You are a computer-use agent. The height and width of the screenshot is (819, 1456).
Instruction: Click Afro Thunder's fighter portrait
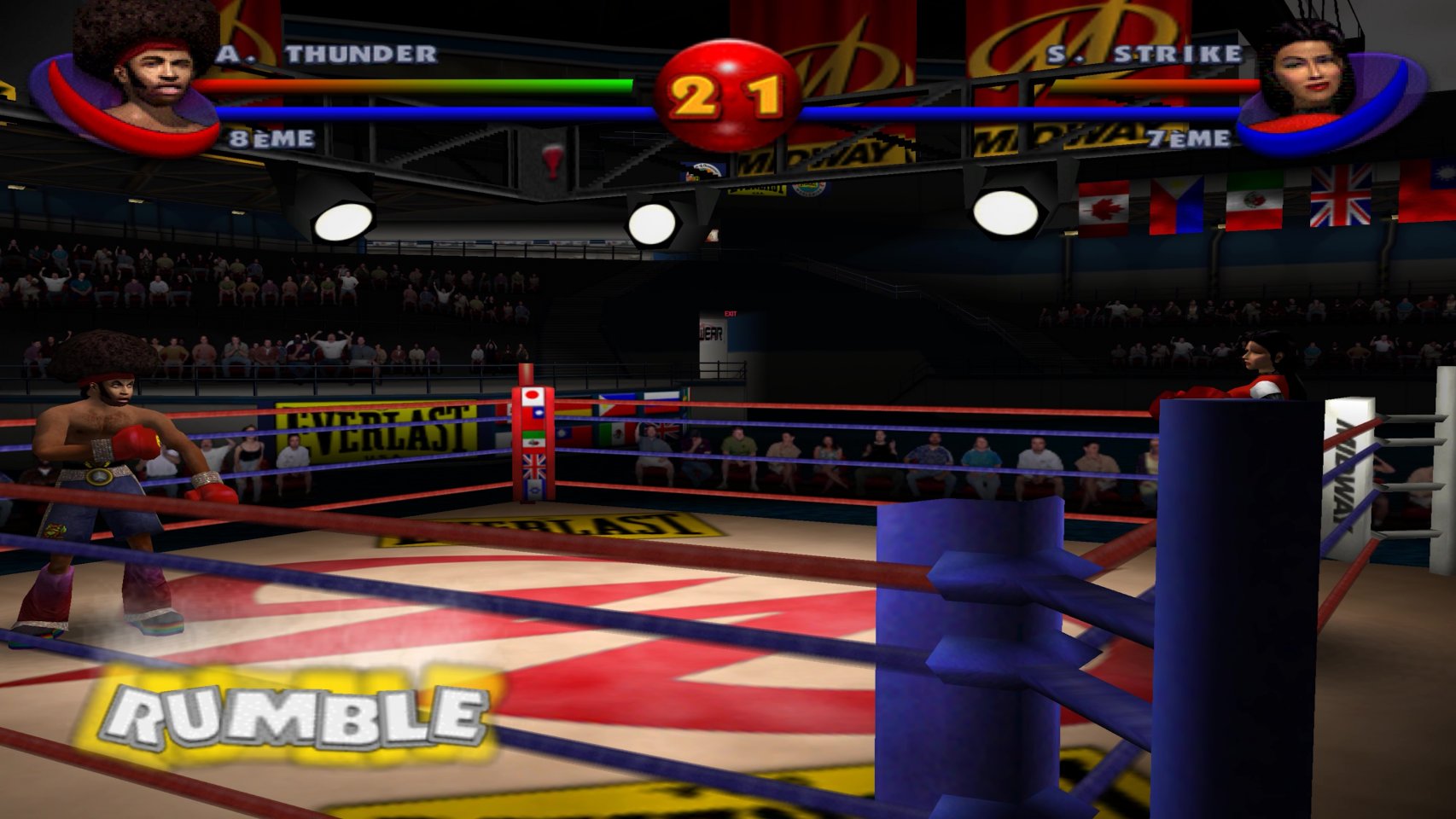pos(145,73)
